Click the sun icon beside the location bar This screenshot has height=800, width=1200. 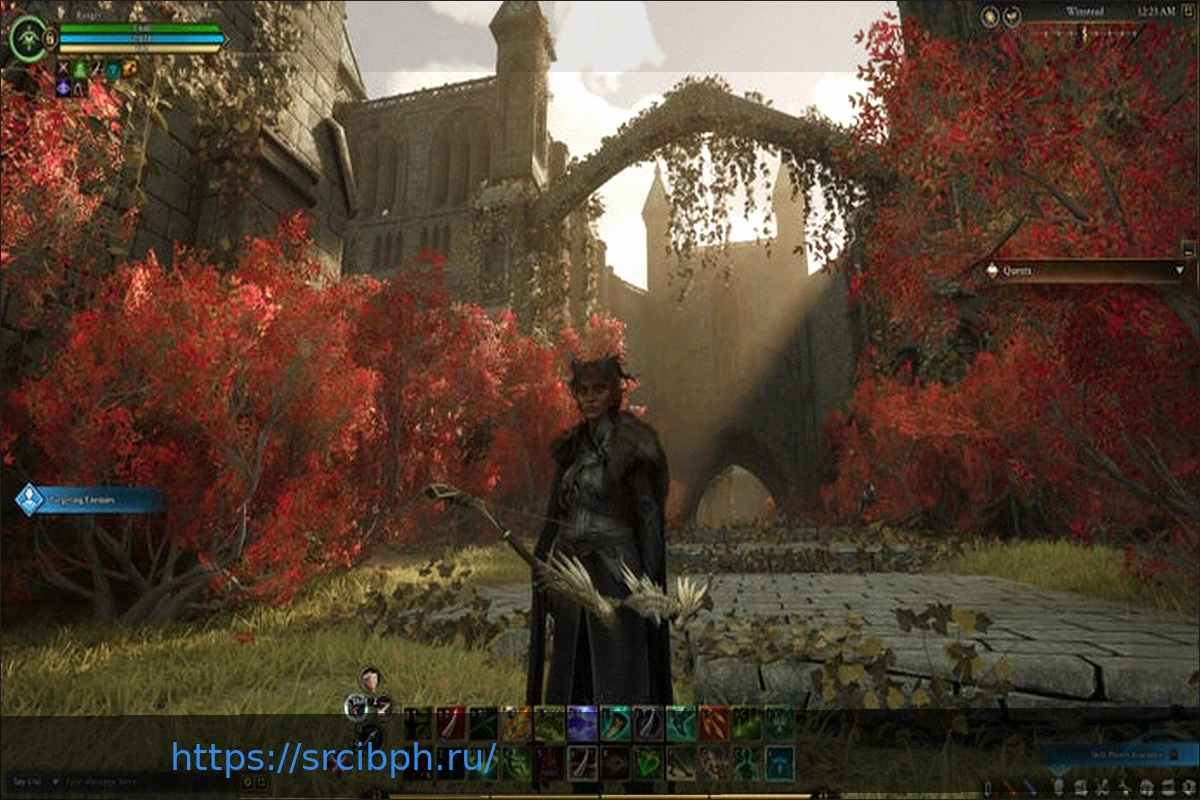[990, 15]
